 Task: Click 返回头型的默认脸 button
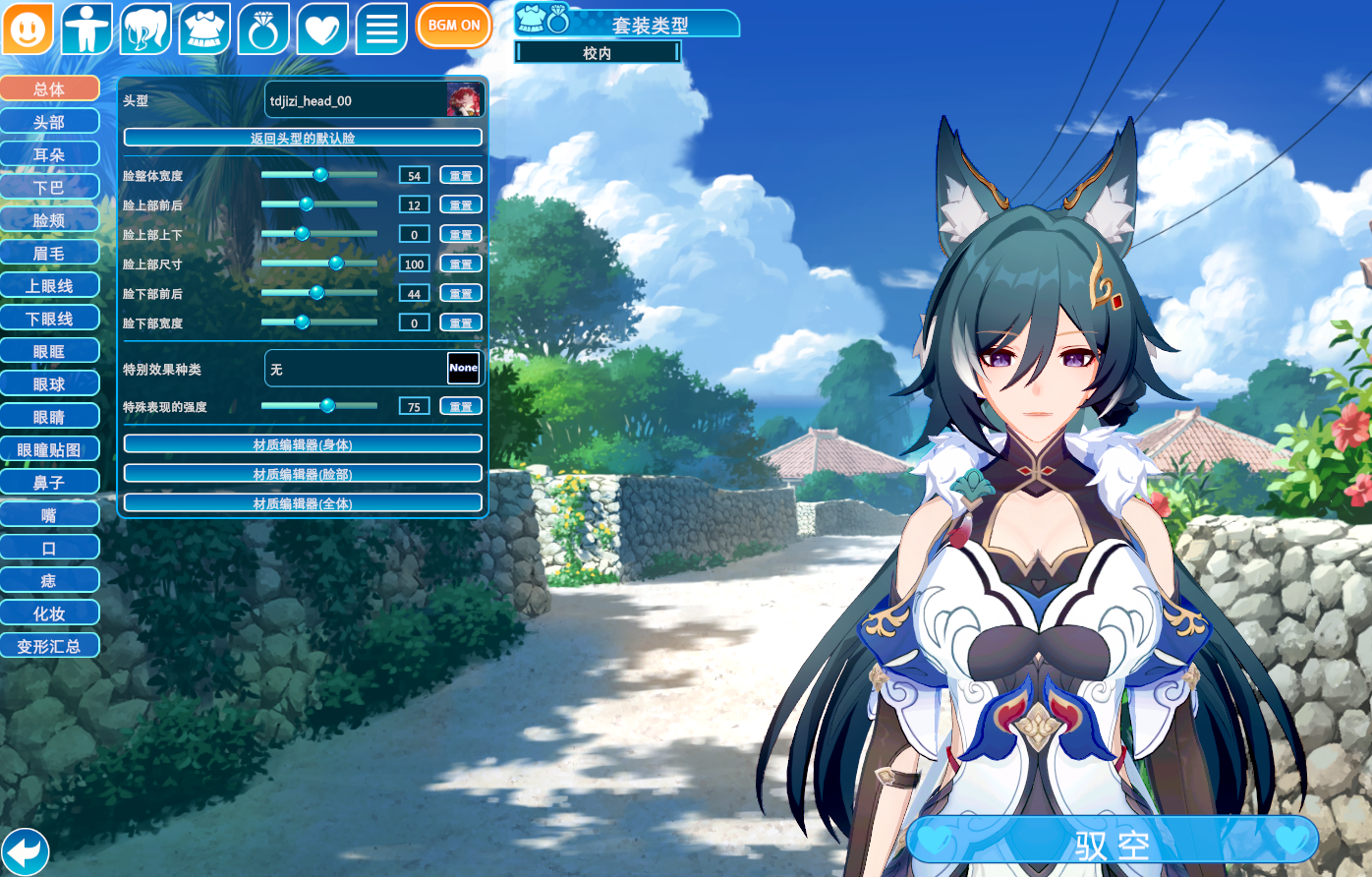click(303, 138)
